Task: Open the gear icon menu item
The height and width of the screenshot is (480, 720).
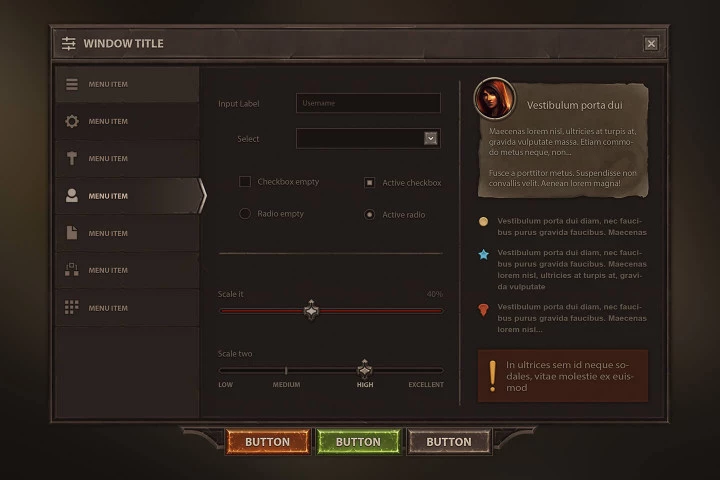Action: point(126,121)
